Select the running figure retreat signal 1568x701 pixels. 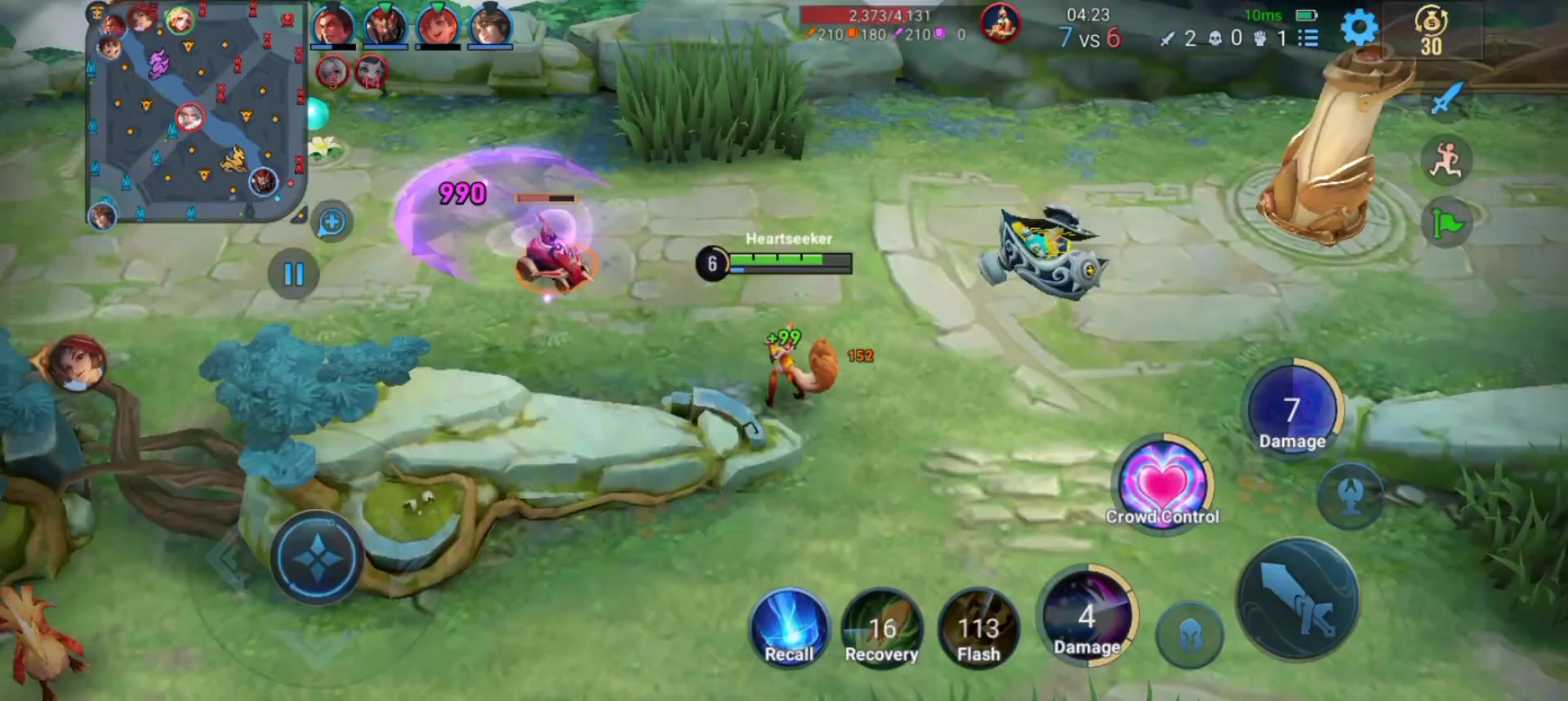click(x=1445, y=160)
